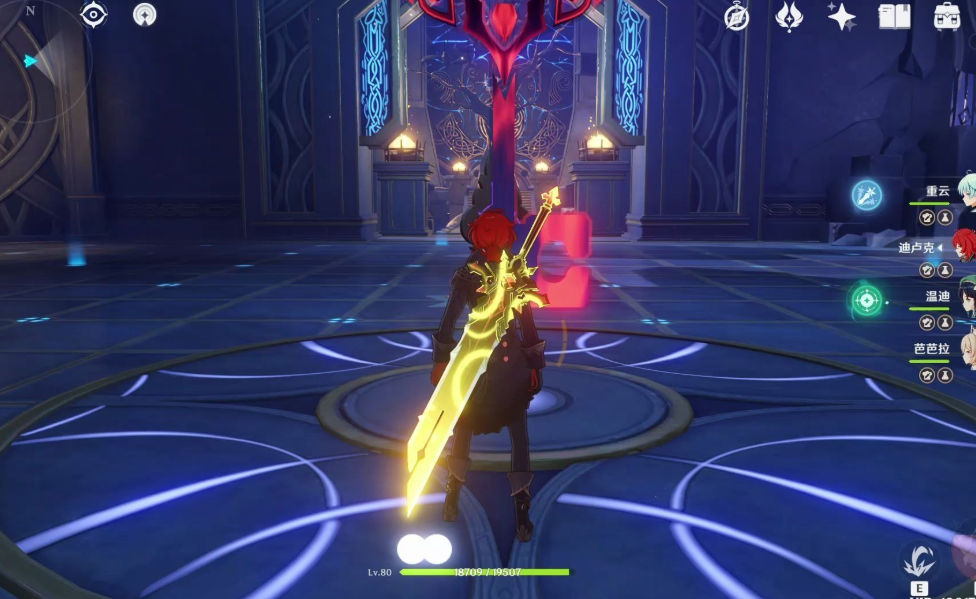The width and height of the screenshot is (976, 599).
Task: Open the Paimon eye menu icon
Action: [94, 14]
